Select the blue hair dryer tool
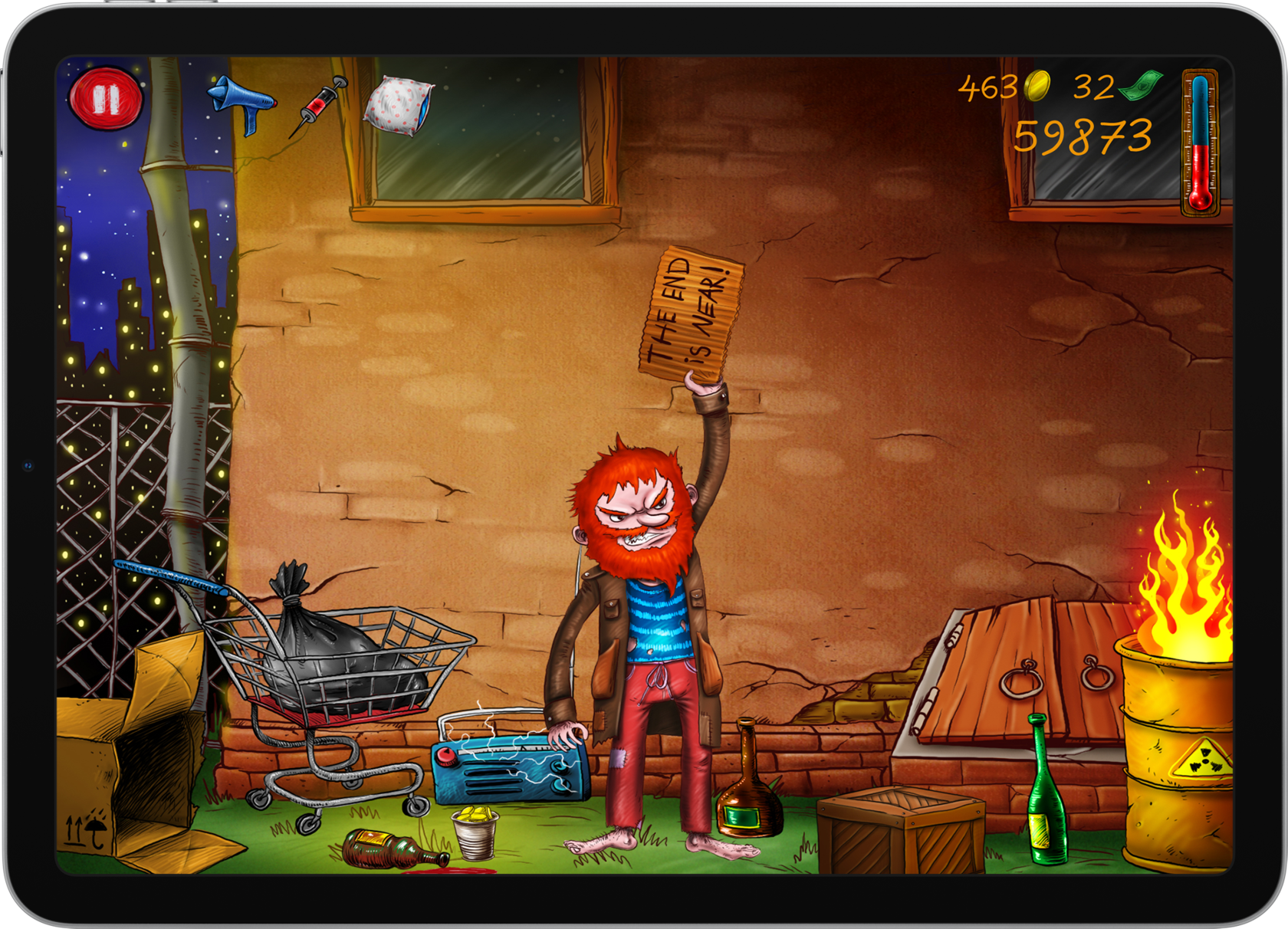 (241, 103)
